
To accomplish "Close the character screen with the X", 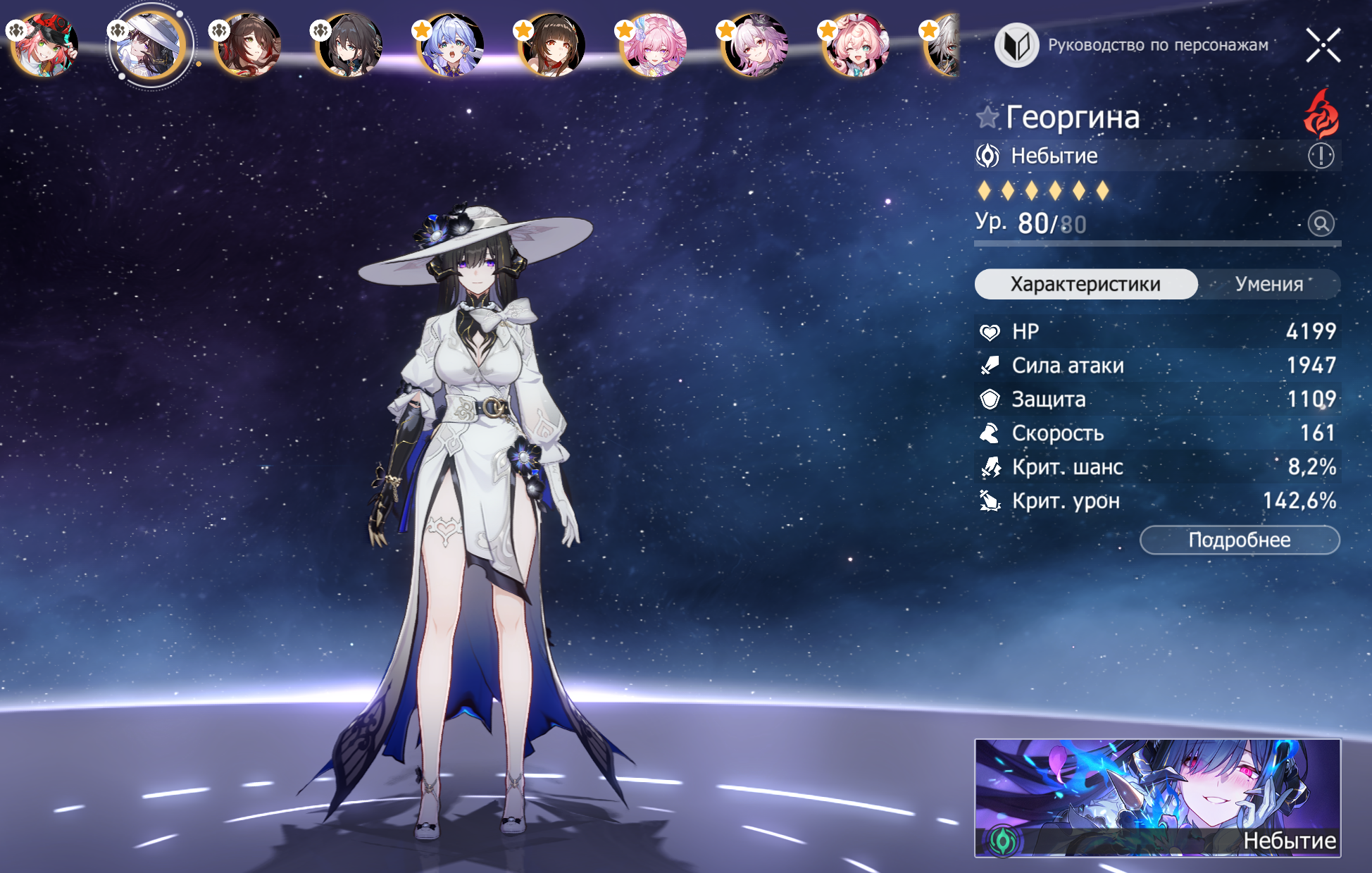I will (1323, 46).
